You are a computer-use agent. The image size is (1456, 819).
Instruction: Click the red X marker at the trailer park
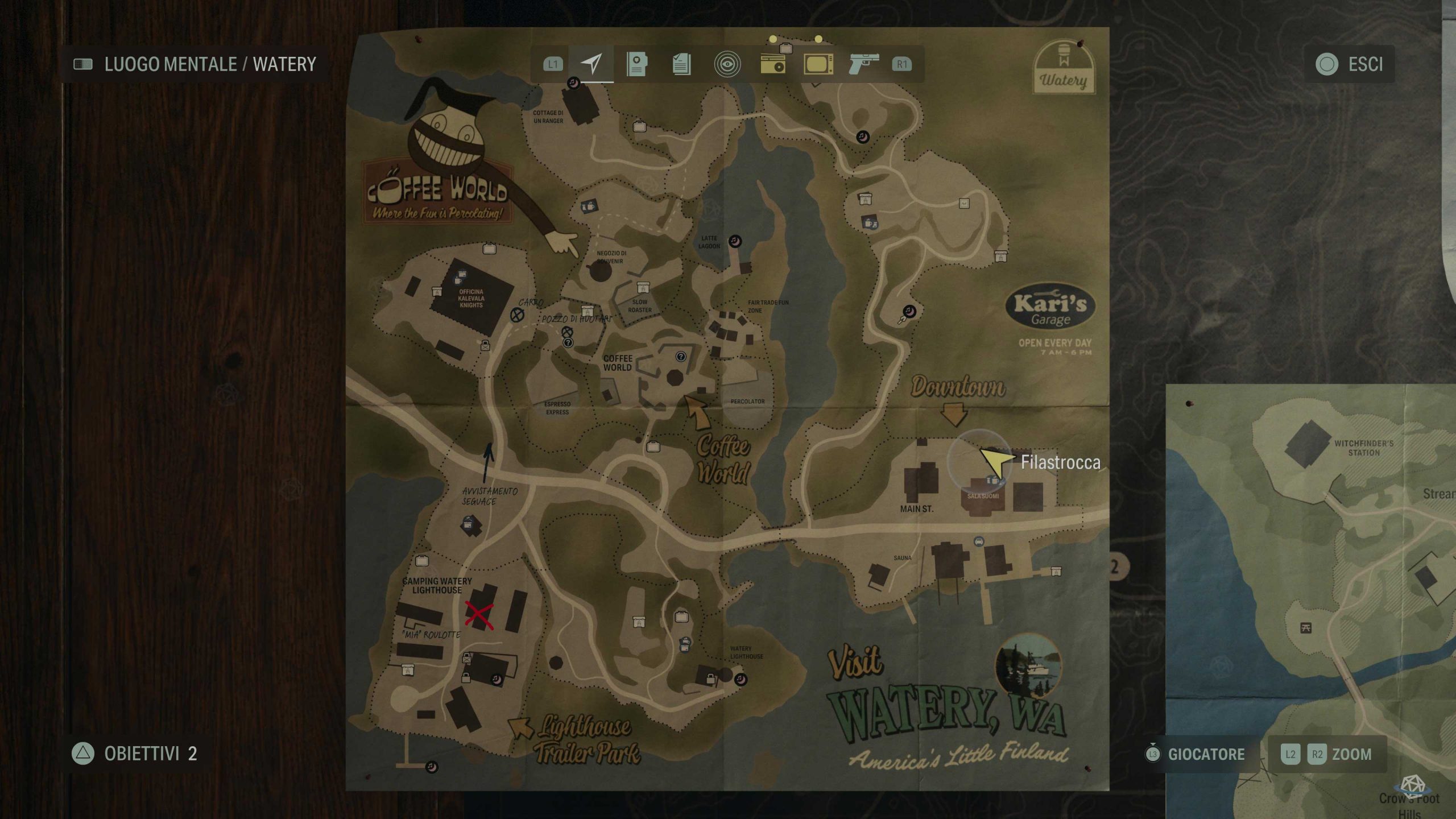[x=479, y=615]
